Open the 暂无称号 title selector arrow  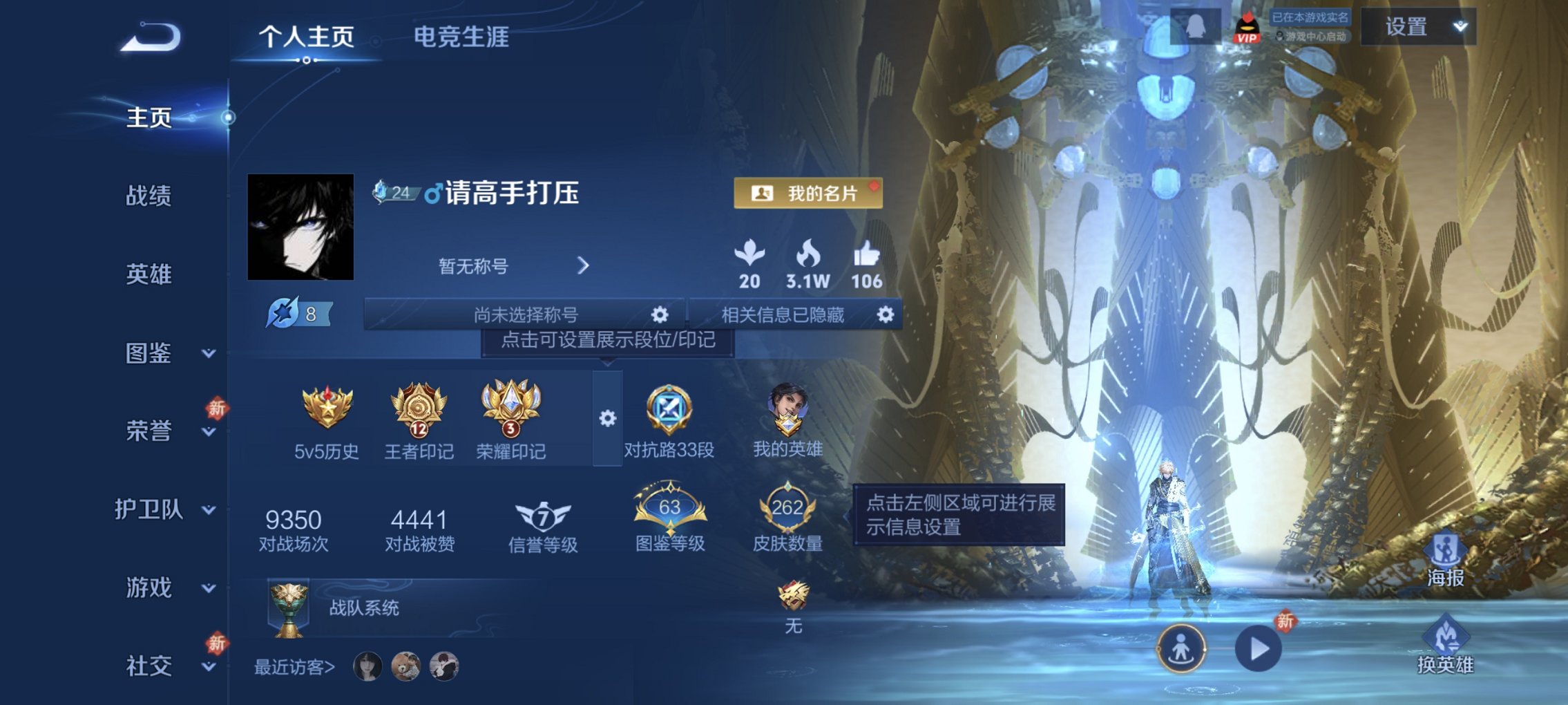(582, 266)
